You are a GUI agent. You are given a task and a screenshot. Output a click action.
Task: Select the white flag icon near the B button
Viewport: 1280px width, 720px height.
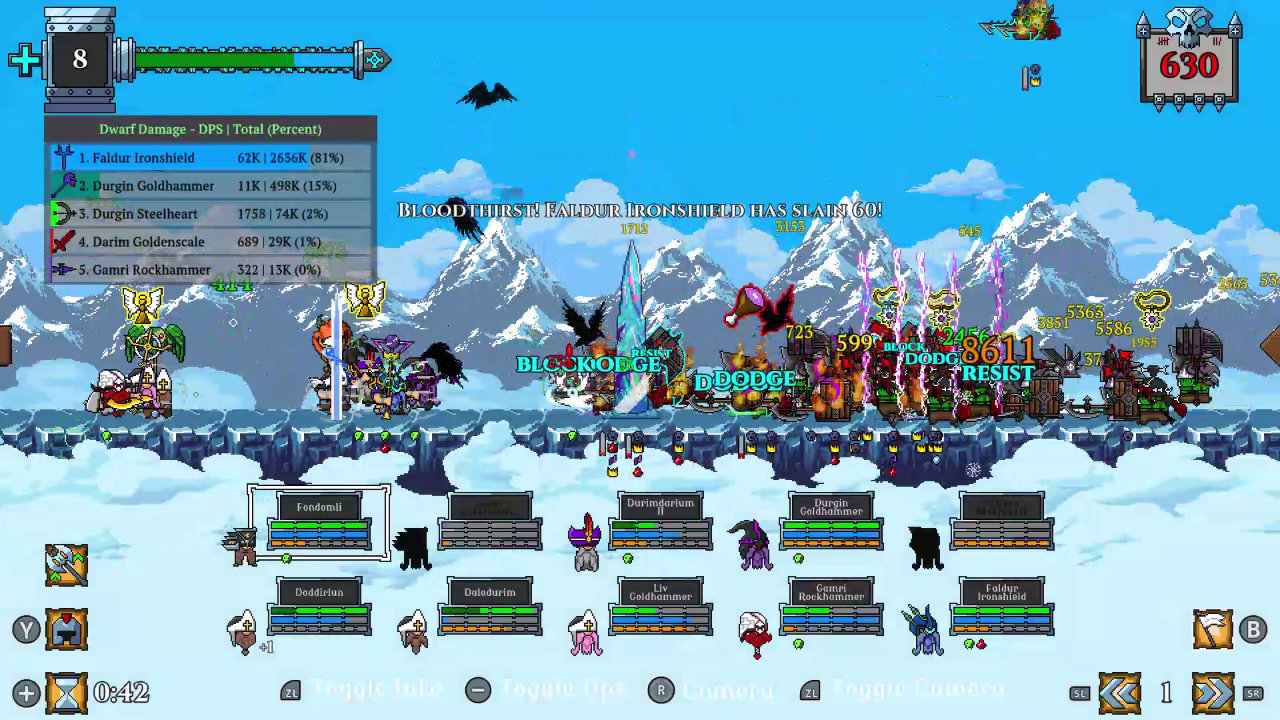coord(1213,629)
